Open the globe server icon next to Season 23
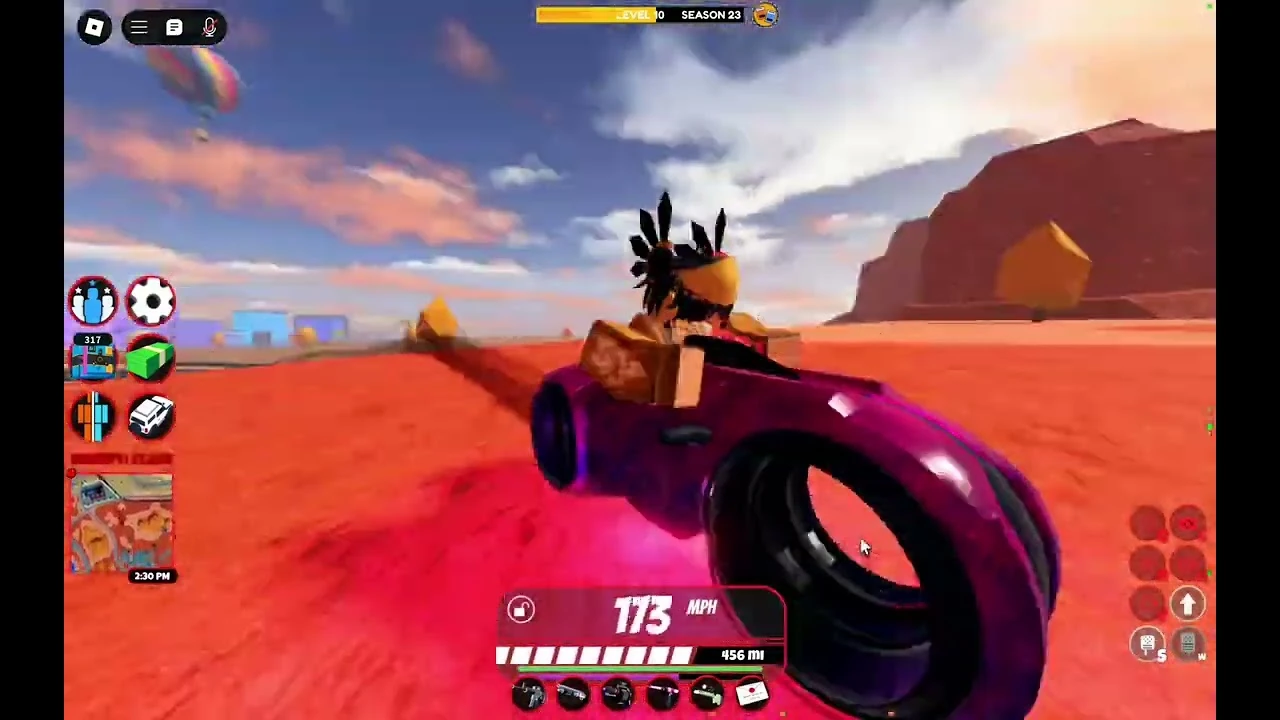The height and width of the screenshot is (720, 1280). coord(765,15)
